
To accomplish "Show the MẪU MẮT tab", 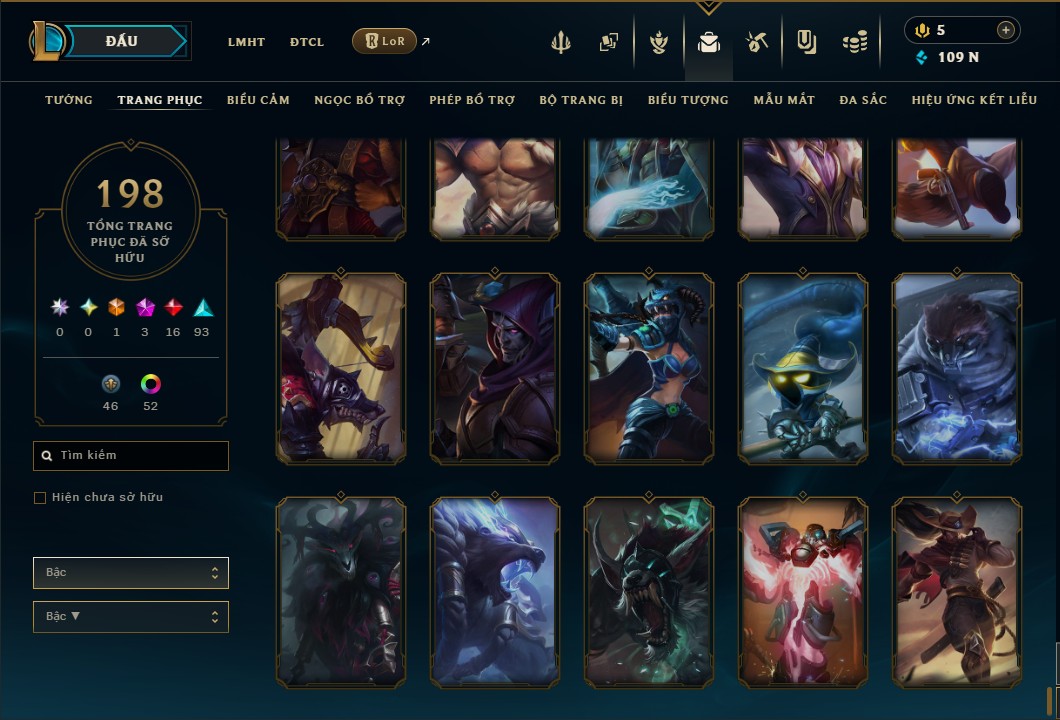I will (x=784, y=100).
